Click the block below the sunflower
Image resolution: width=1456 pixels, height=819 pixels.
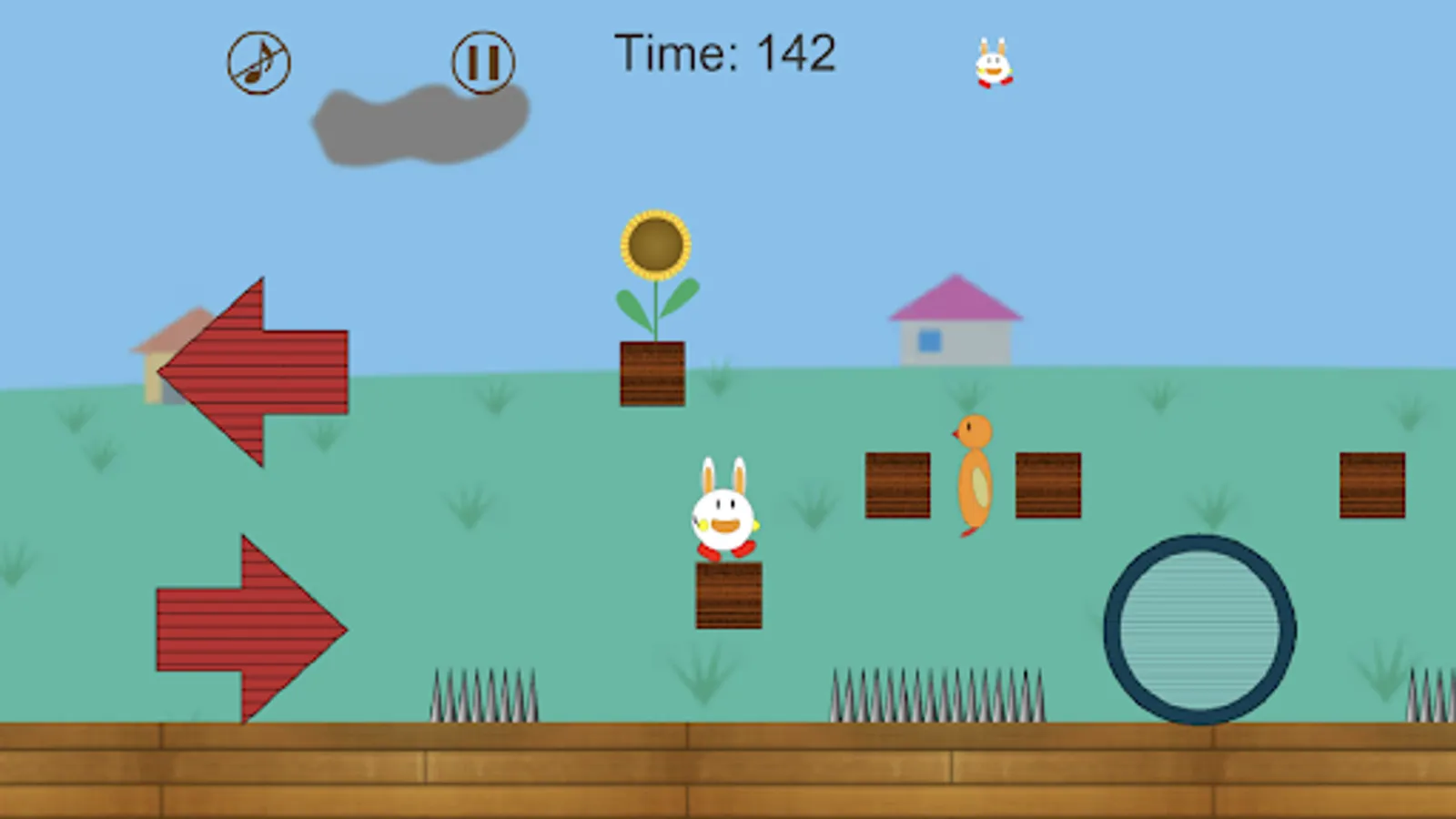[652, 375]
